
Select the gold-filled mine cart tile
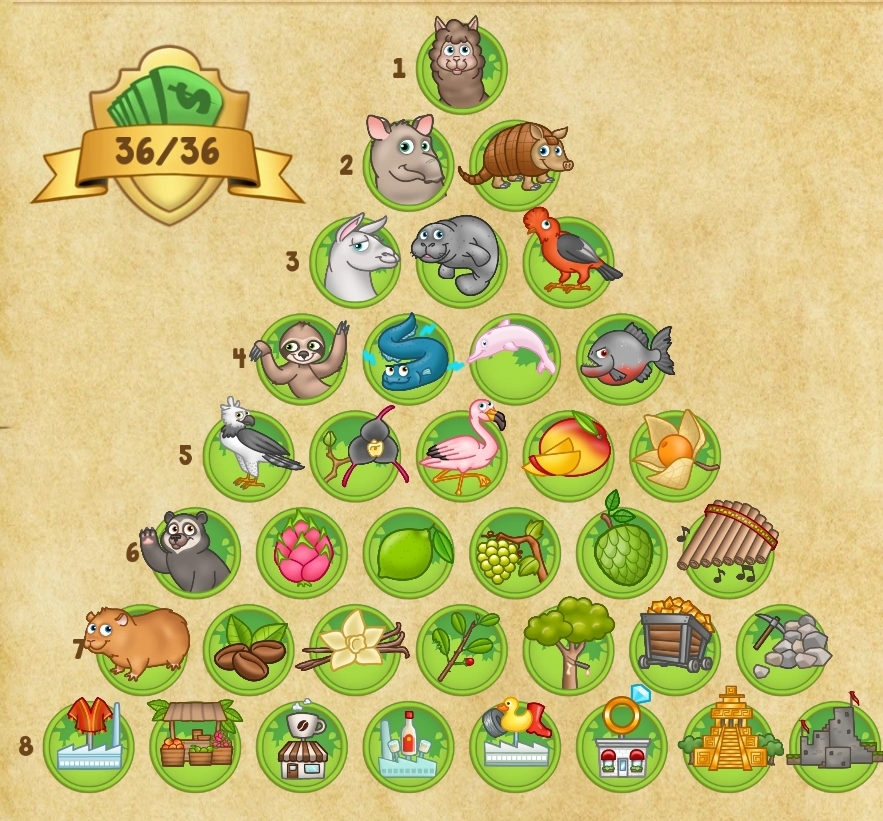[x=675, y=646]
